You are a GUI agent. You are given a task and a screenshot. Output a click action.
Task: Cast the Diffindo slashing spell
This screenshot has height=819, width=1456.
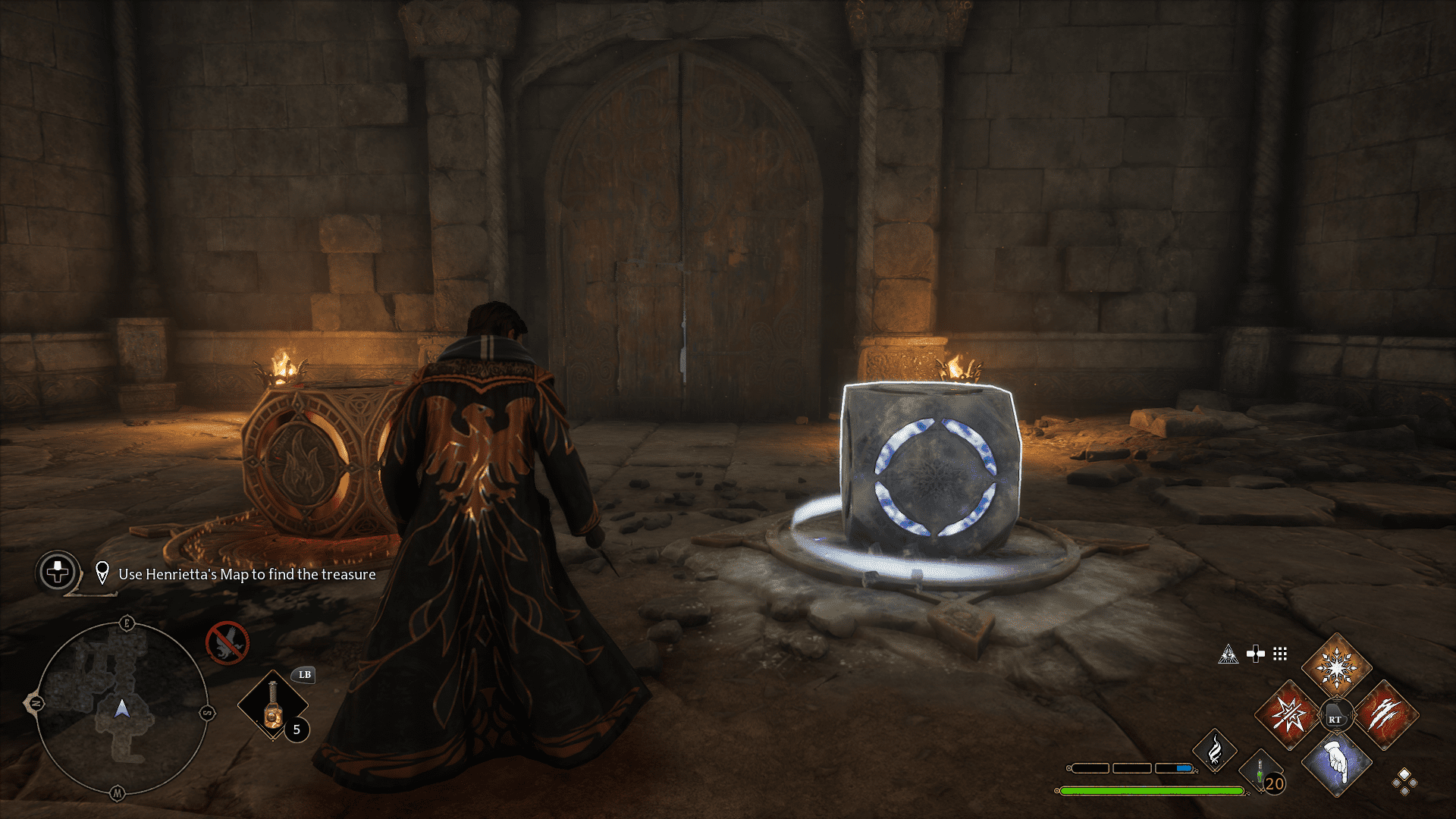tap(1385, 714)
